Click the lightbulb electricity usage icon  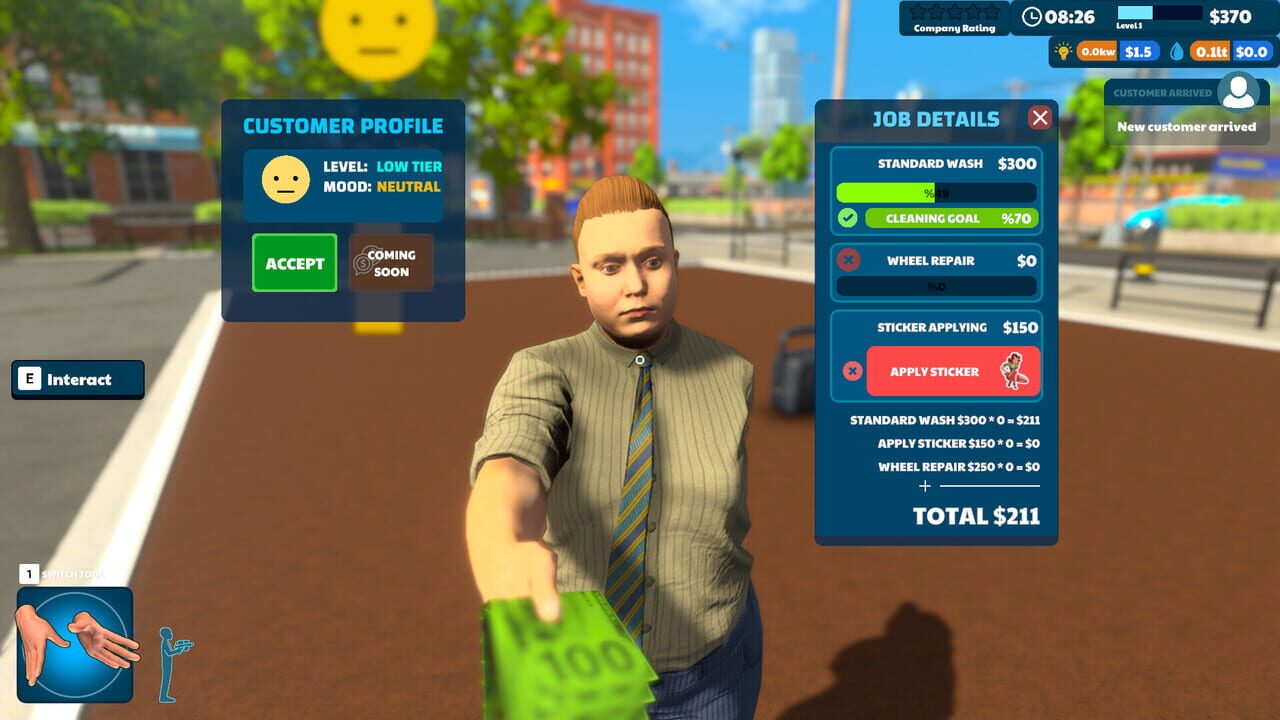pyautogui.click(x=1063, y=49)
